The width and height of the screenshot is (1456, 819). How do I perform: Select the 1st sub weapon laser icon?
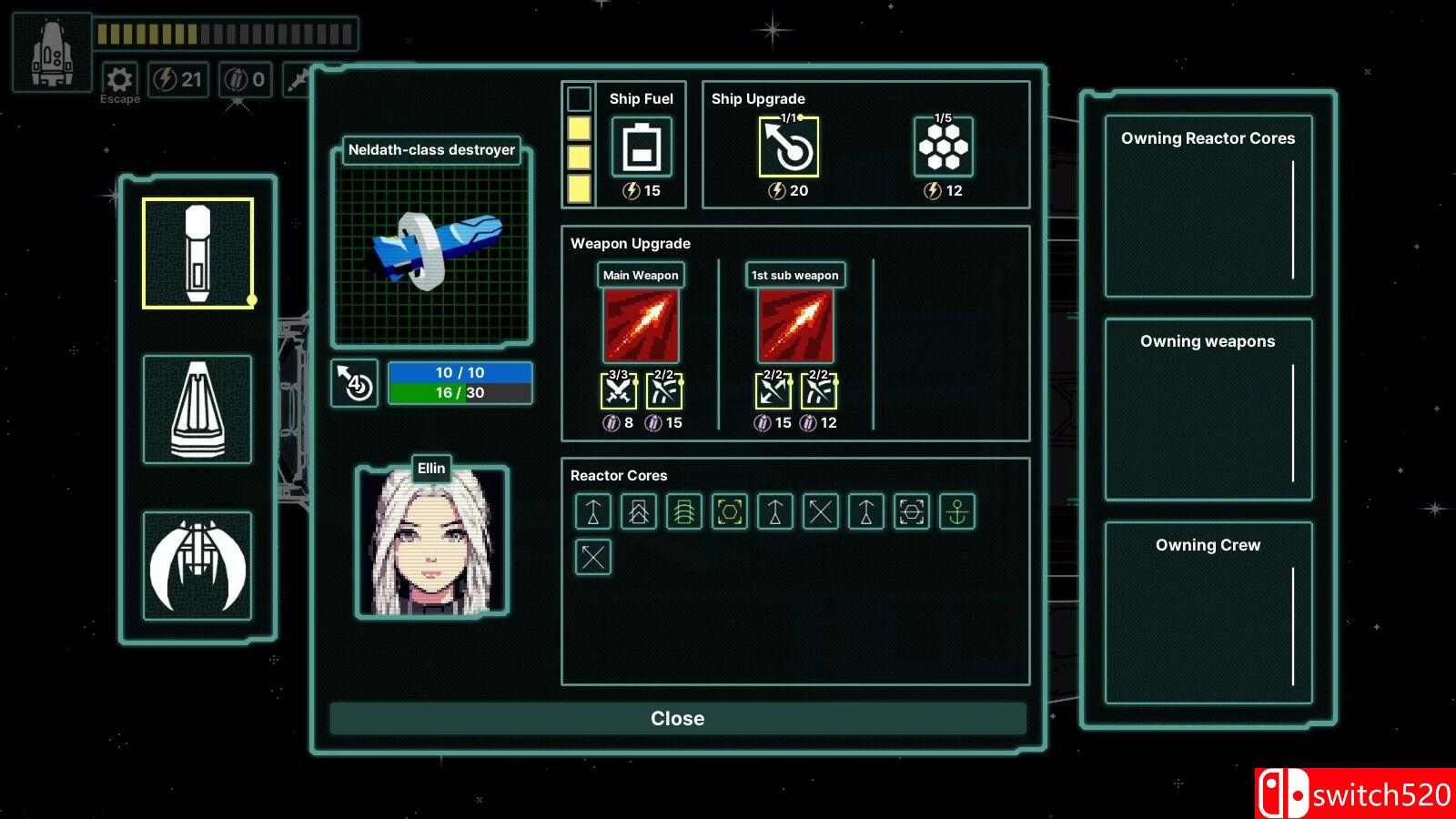(x=794, y=323)
